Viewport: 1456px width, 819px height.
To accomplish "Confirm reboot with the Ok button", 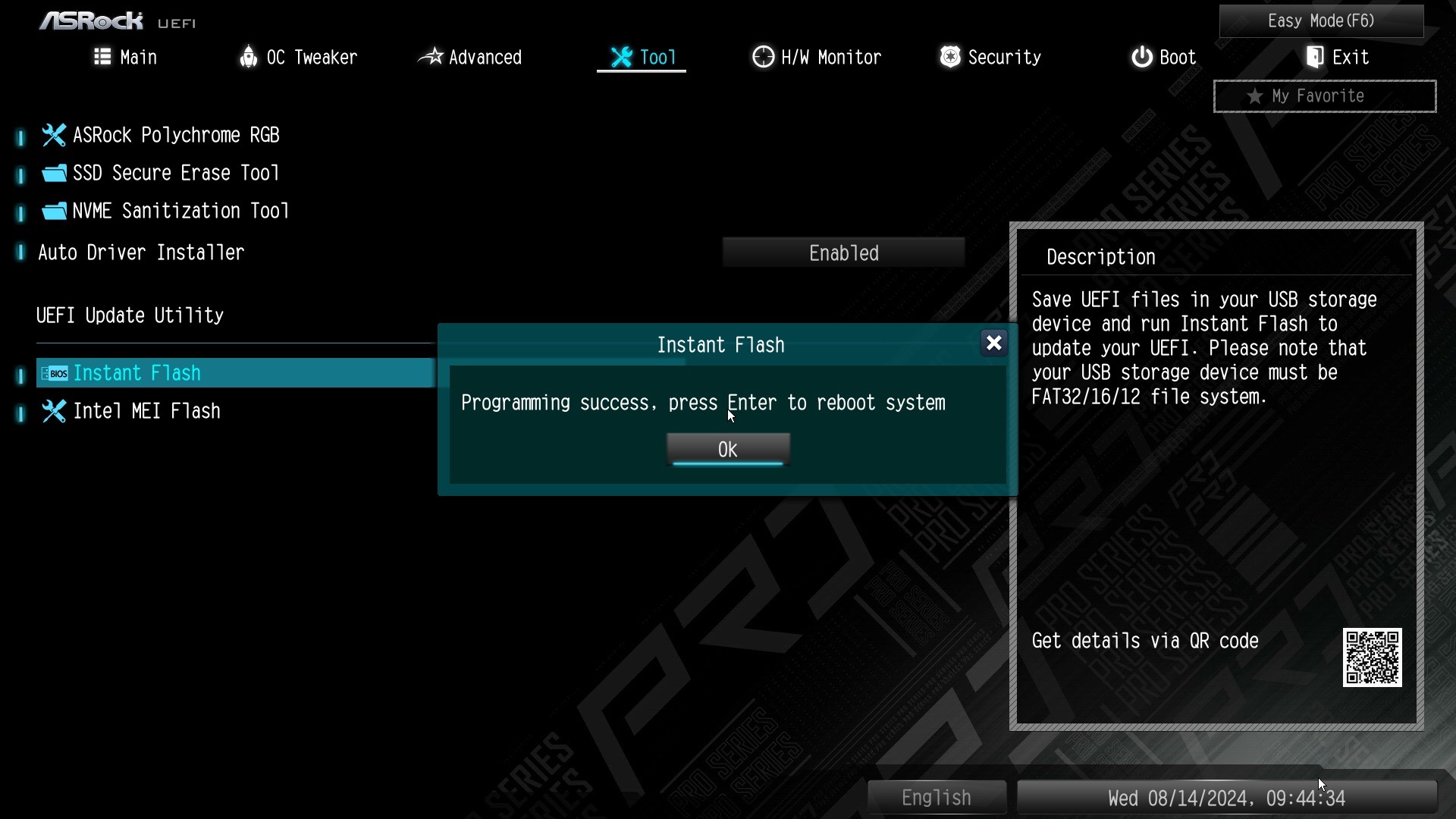I will tap(728, 449).
